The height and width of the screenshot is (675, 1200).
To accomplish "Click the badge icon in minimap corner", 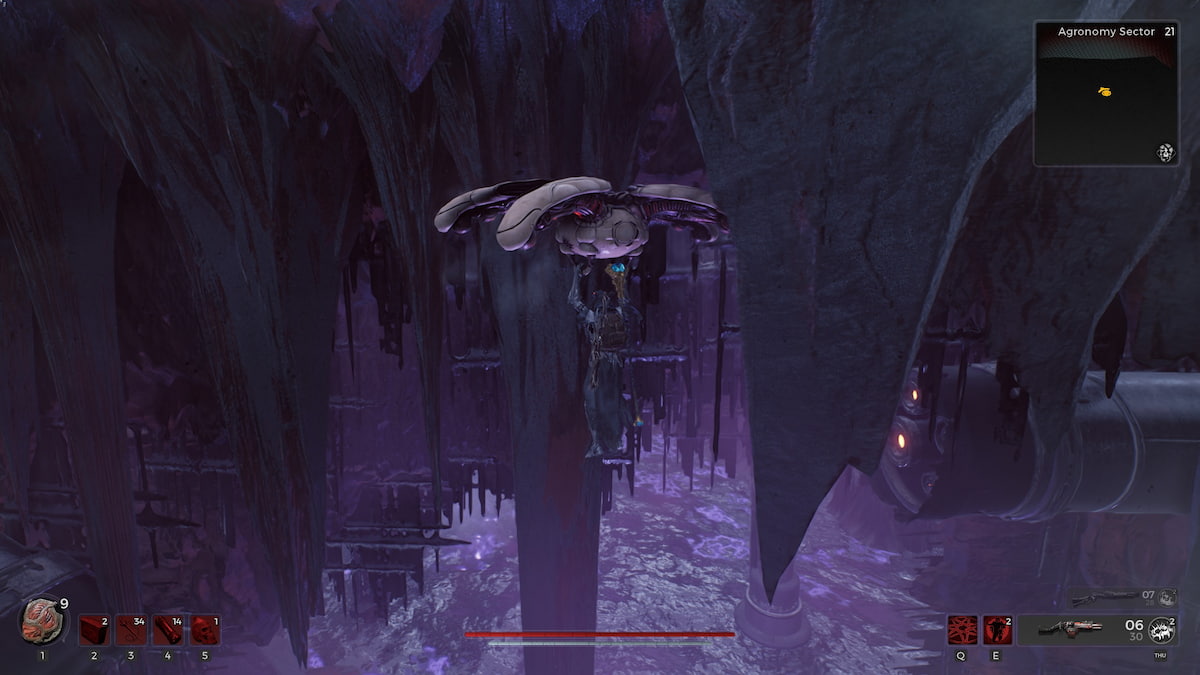I will coord(1164,152).
